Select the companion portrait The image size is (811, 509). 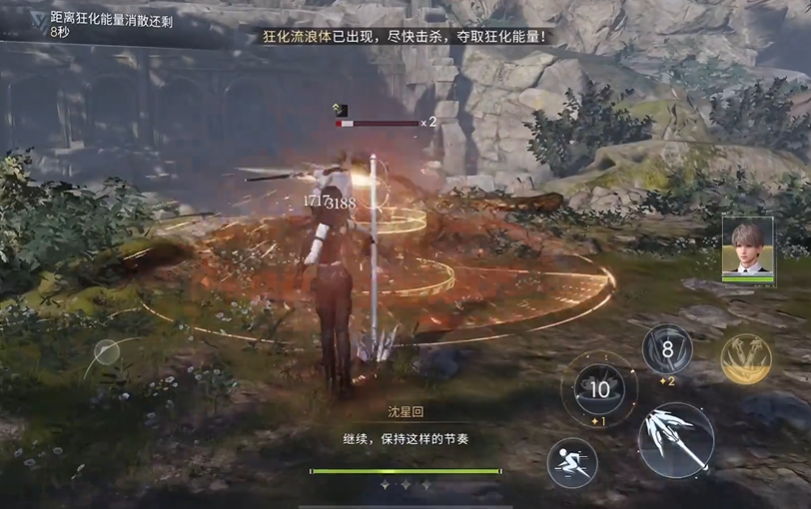coord(747,248)
